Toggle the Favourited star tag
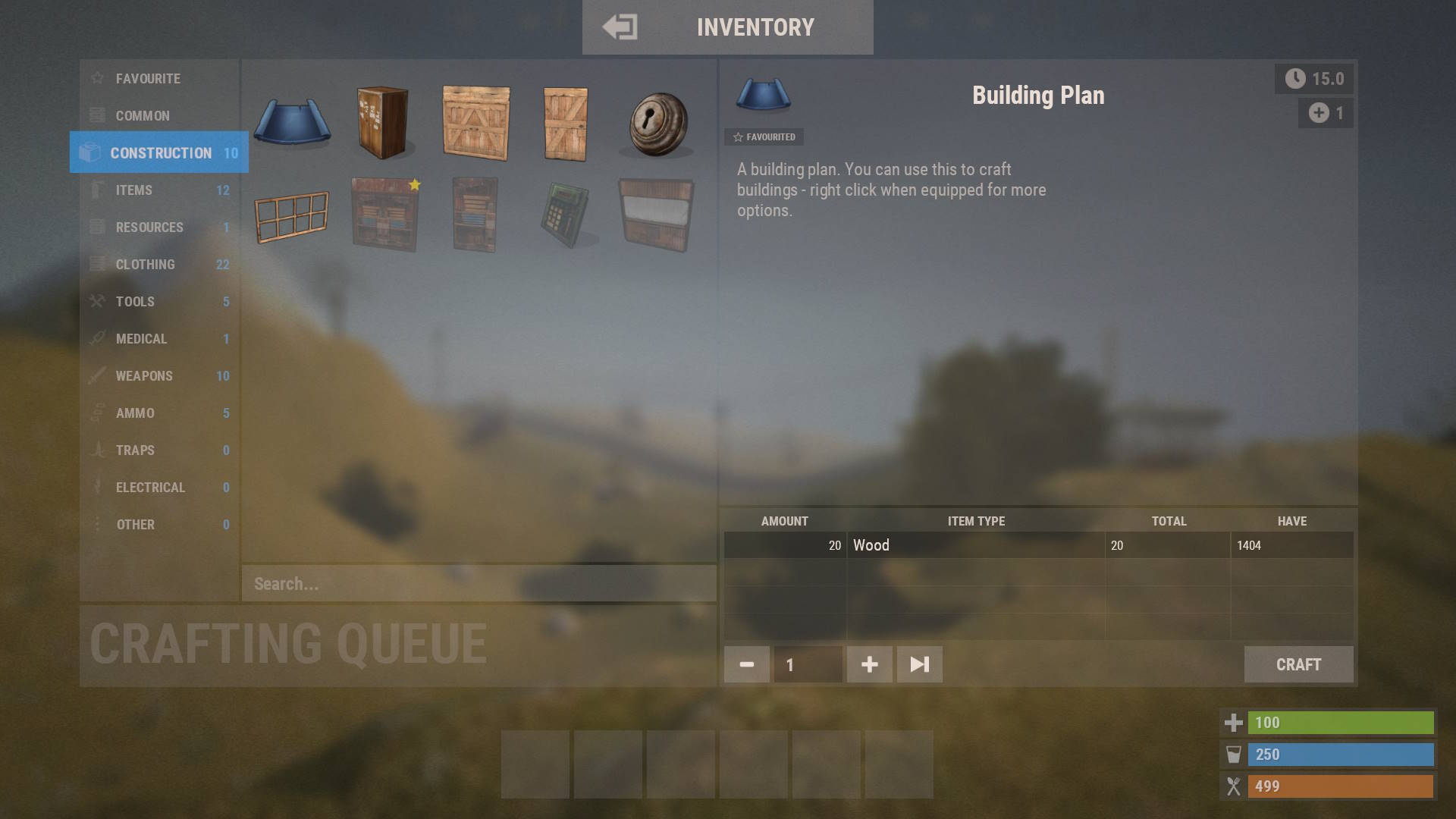Image resolution: width=1456 pixels, height=819 pixels. tap(764, 137)
